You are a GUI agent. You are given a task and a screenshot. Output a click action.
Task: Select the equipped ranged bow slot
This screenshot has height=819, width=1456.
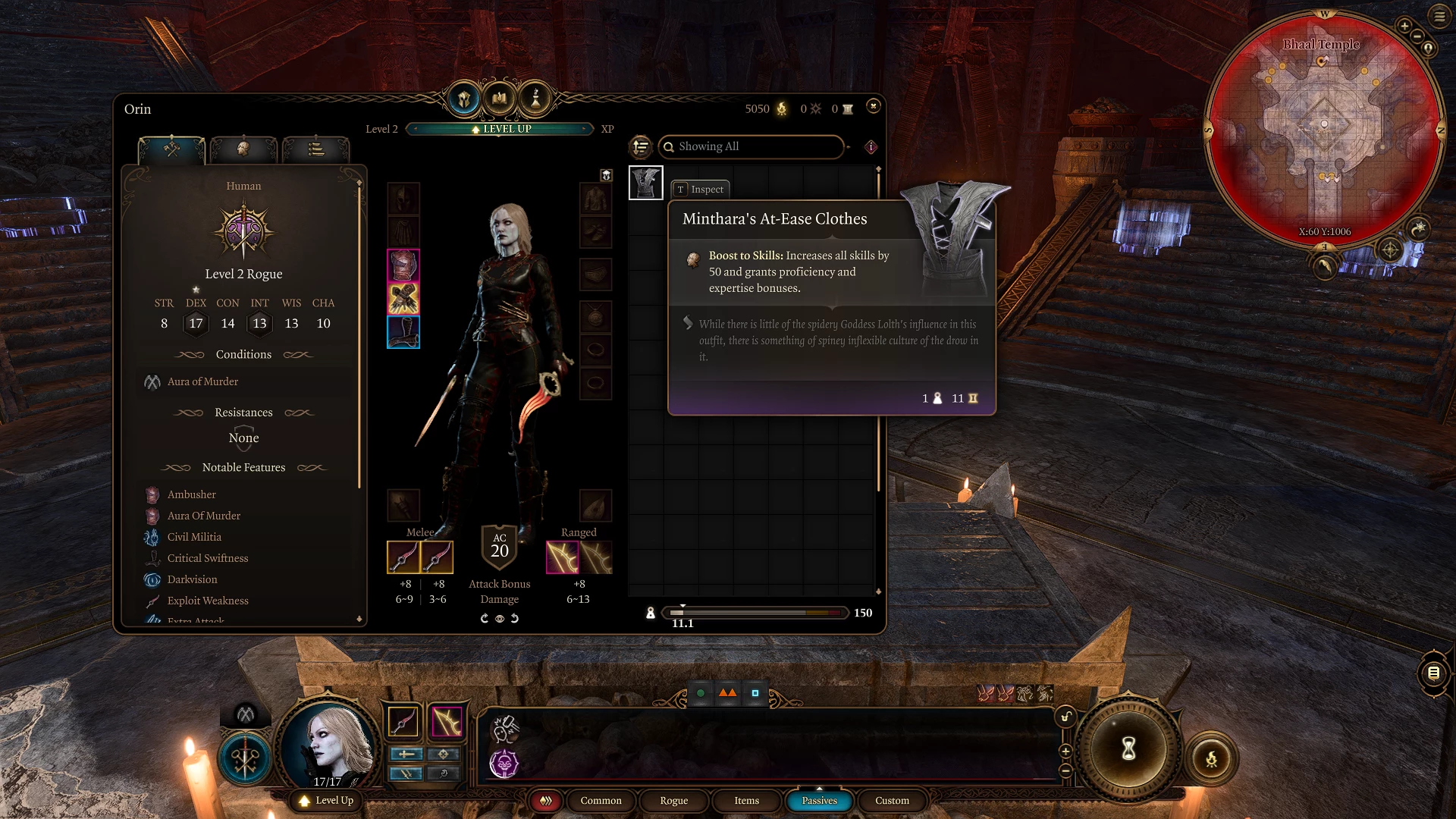(563, 557)
